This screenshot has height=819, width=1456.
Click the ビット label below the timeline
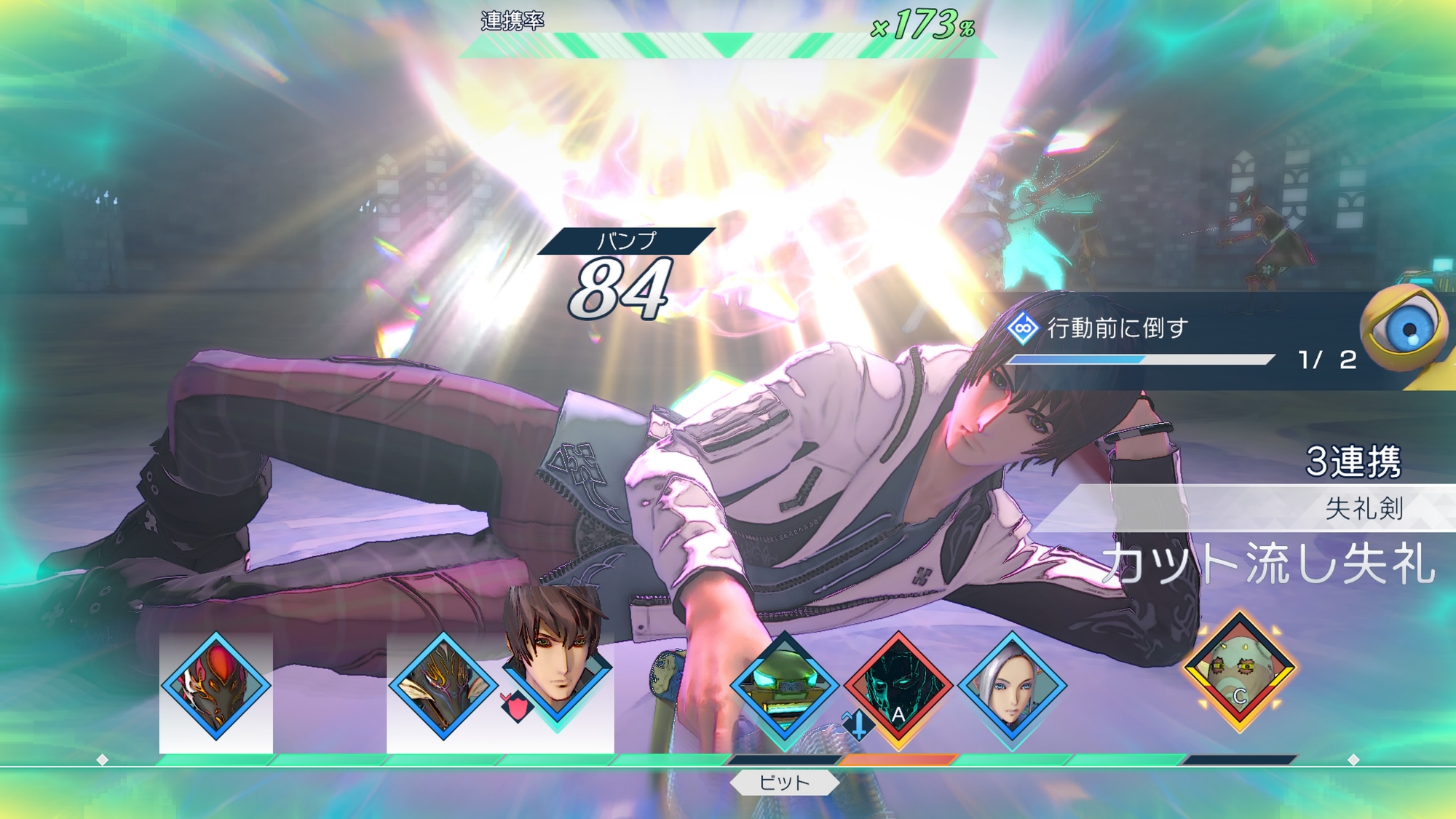(x=784, y=783)
